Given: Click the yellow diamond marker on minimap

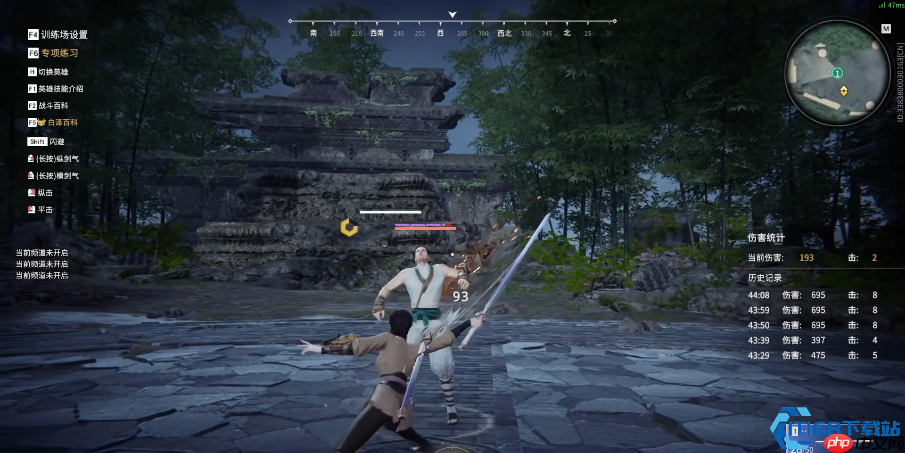Looking at the screenshot, I should [x=843, y=91].
